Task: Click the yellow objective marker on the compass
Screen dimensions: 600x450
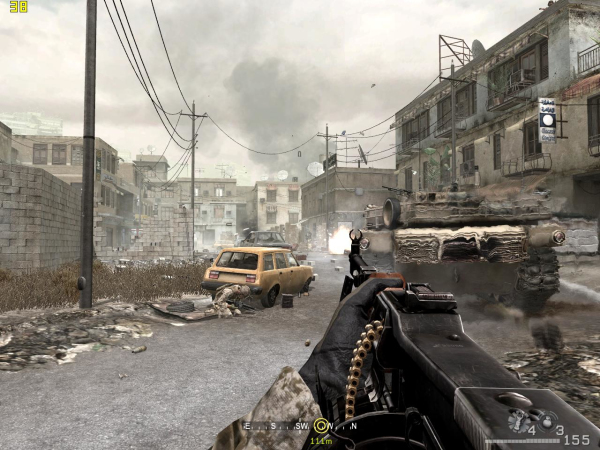Action: [x=320, y=425]
